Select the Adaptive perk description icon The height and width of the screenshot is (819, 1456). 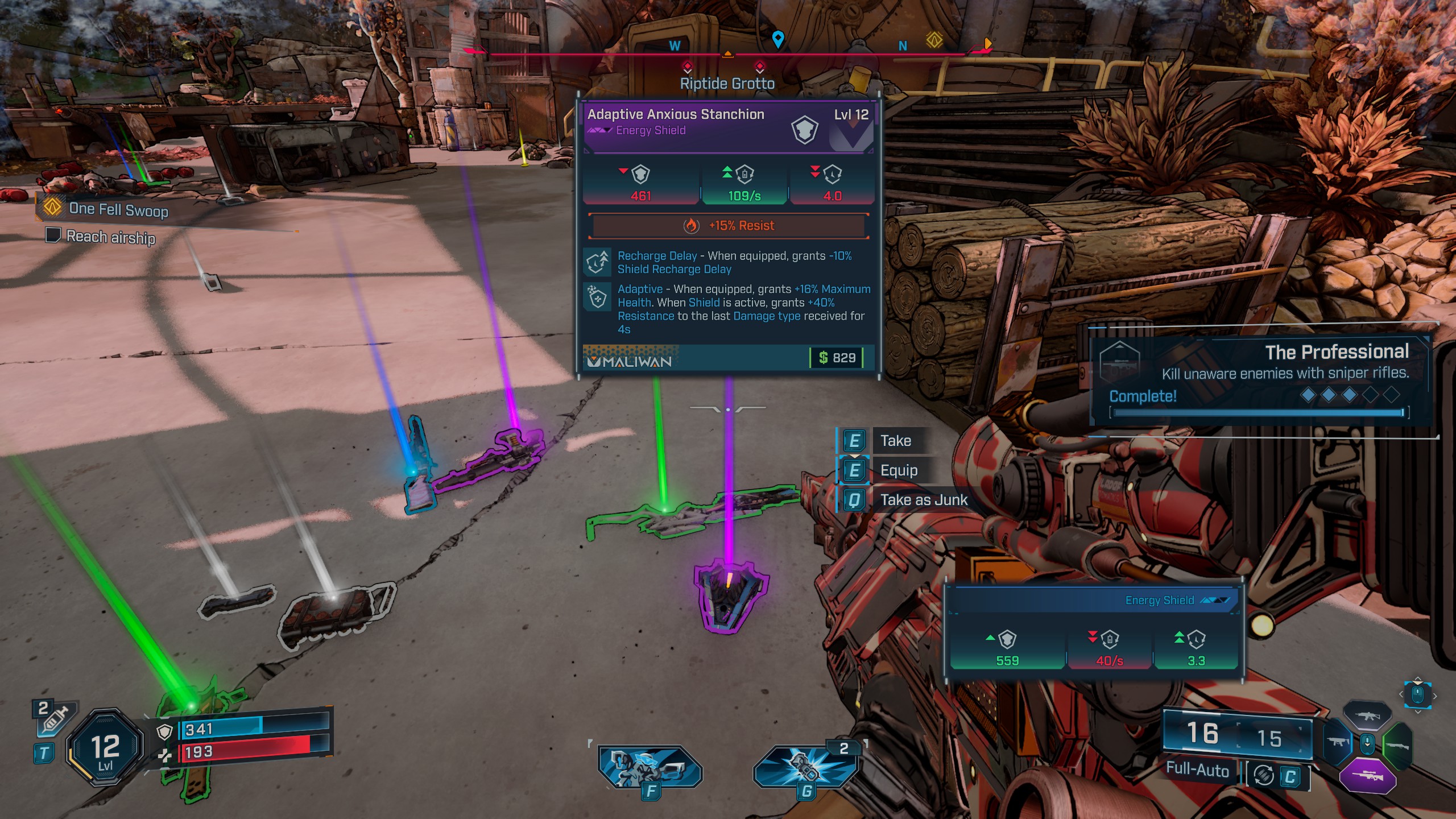click(598, 296)
